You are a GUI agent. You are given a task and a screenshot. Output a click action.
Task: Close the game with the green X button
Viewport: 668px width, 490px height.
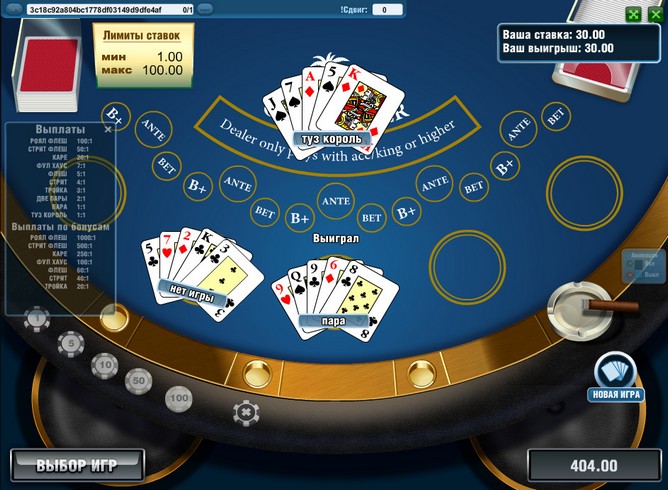tap(655, 14)
